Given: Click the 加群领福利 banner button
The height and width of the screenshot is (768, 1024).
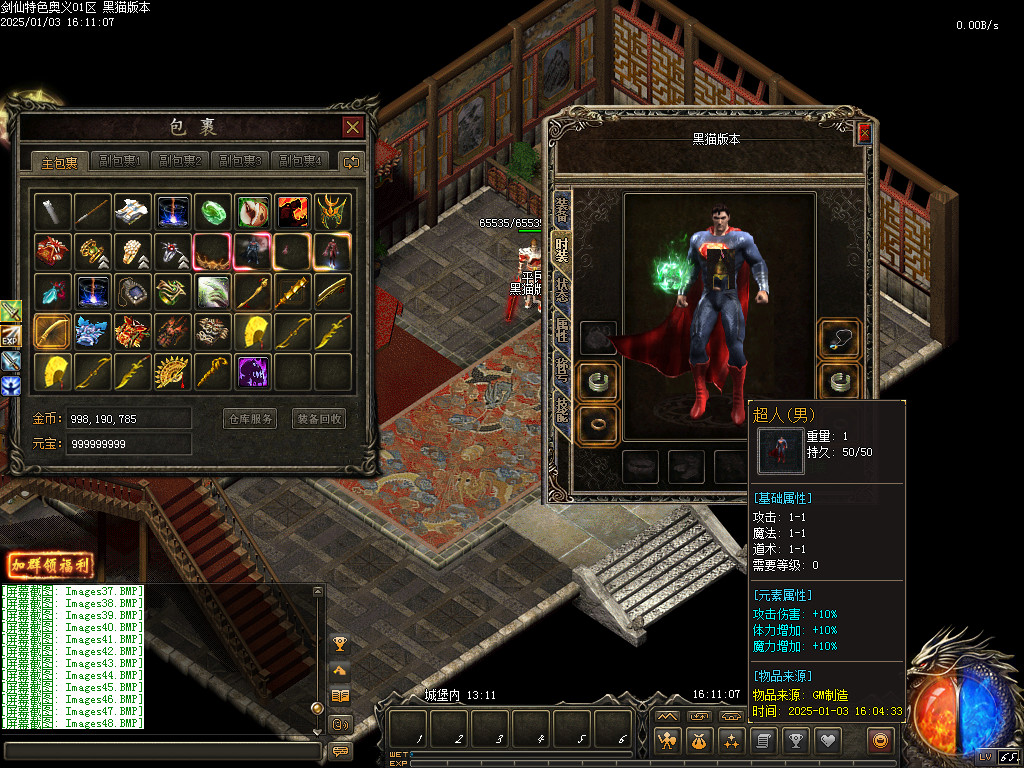Looking at the screenshot, I should pos(50,565).
